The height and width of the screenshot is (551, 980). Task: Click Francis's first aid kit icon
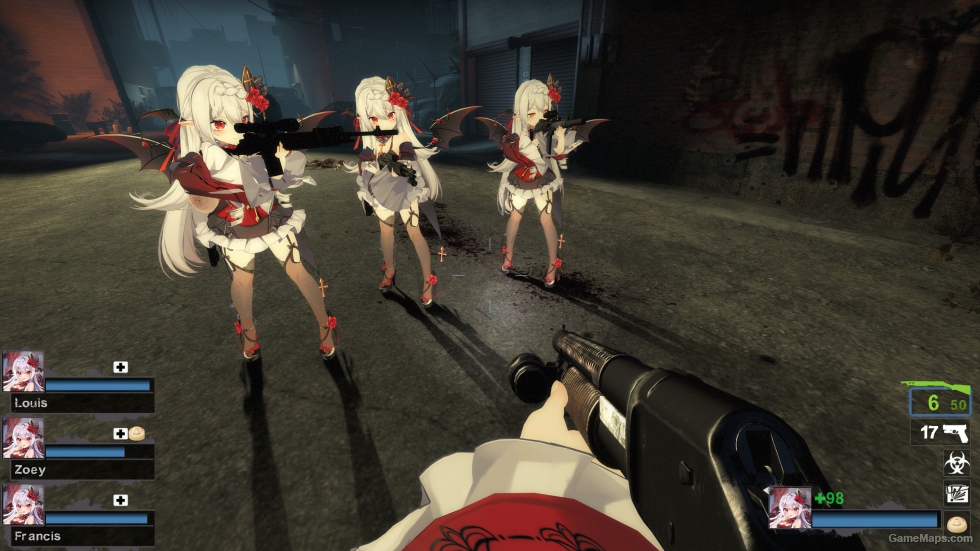(121, 500)
